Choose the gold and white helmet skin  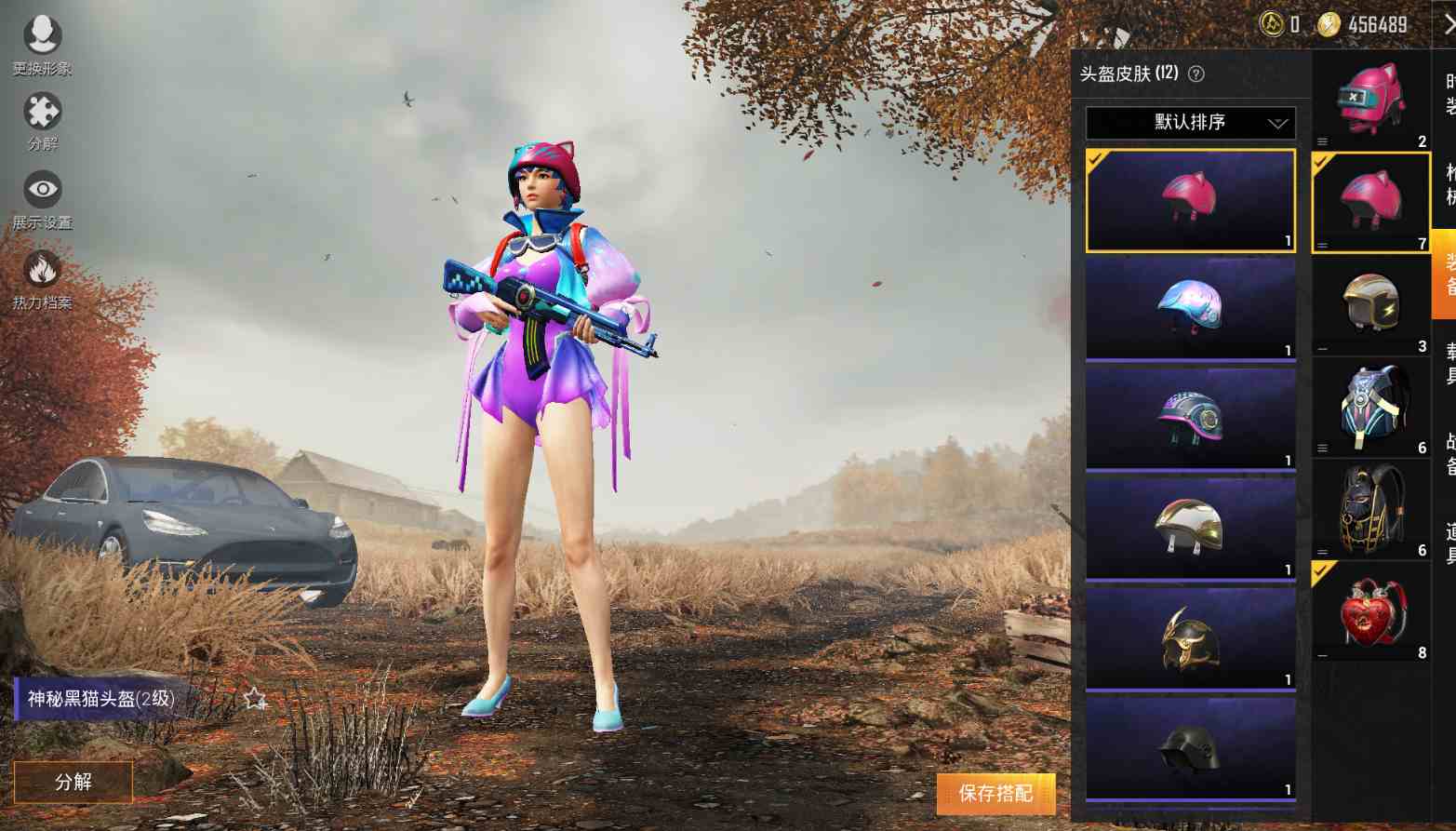point(1190,527)
